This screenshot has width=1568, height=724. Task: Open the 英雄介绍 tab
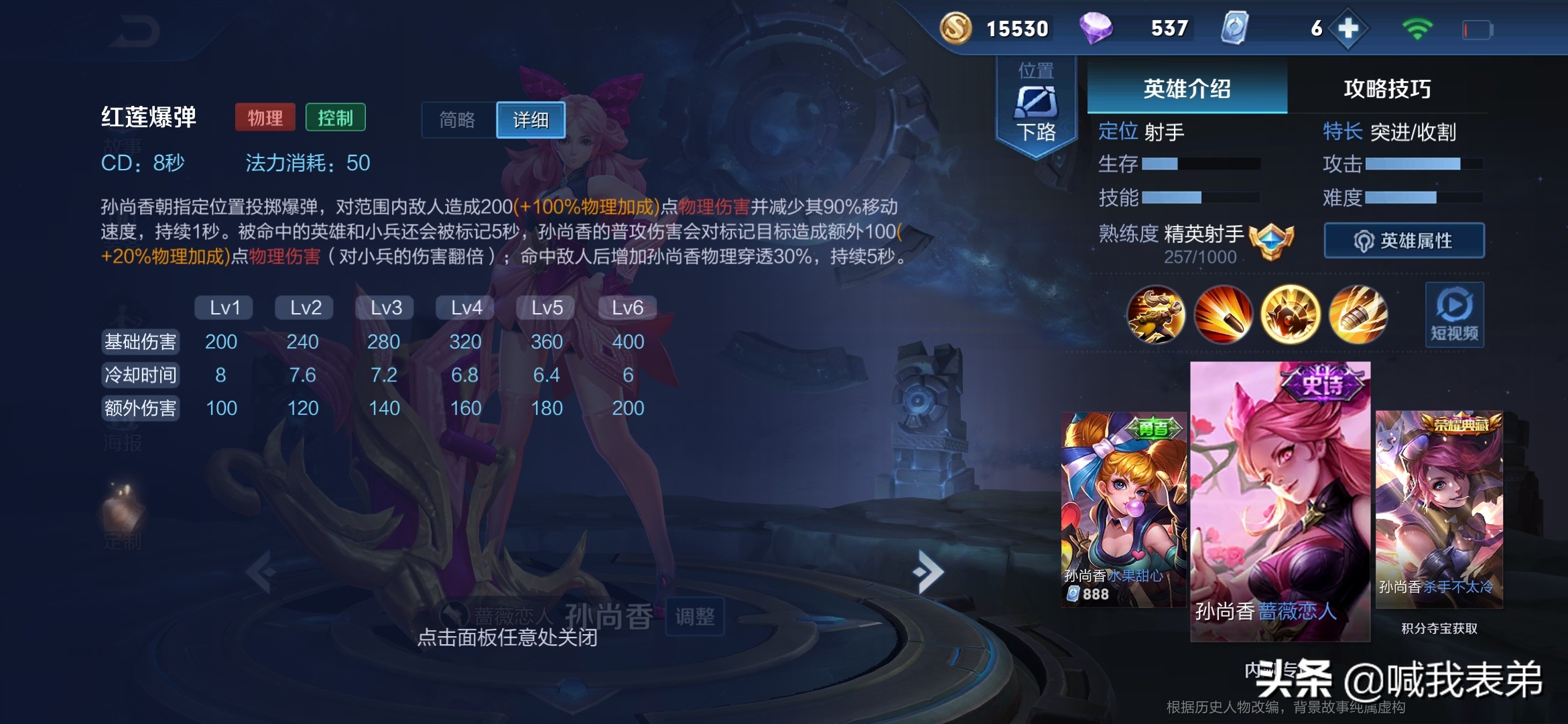[1186, 87]
